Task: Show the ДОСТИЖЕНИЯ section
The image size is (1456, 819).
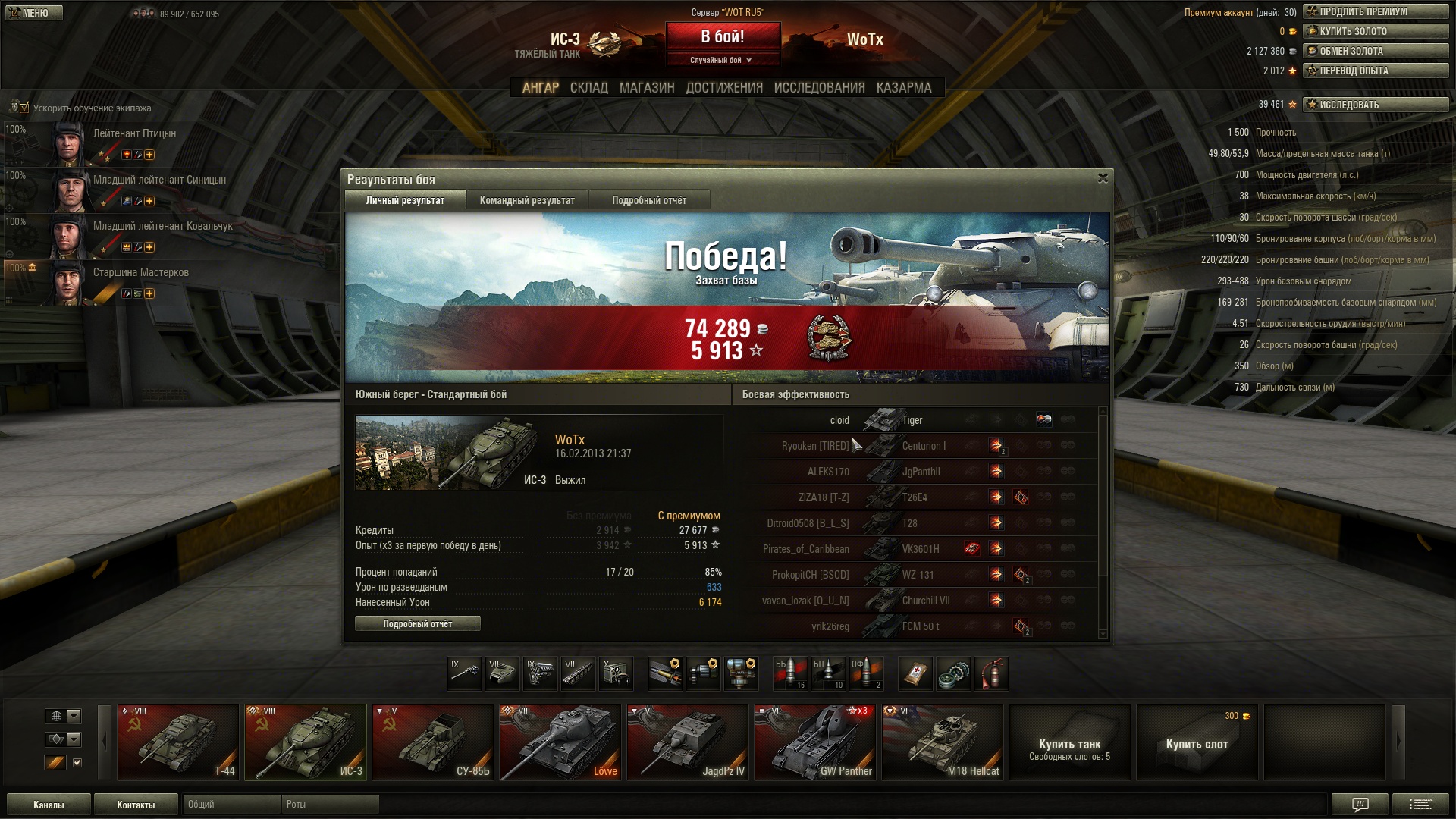Action: pos(724,88)
